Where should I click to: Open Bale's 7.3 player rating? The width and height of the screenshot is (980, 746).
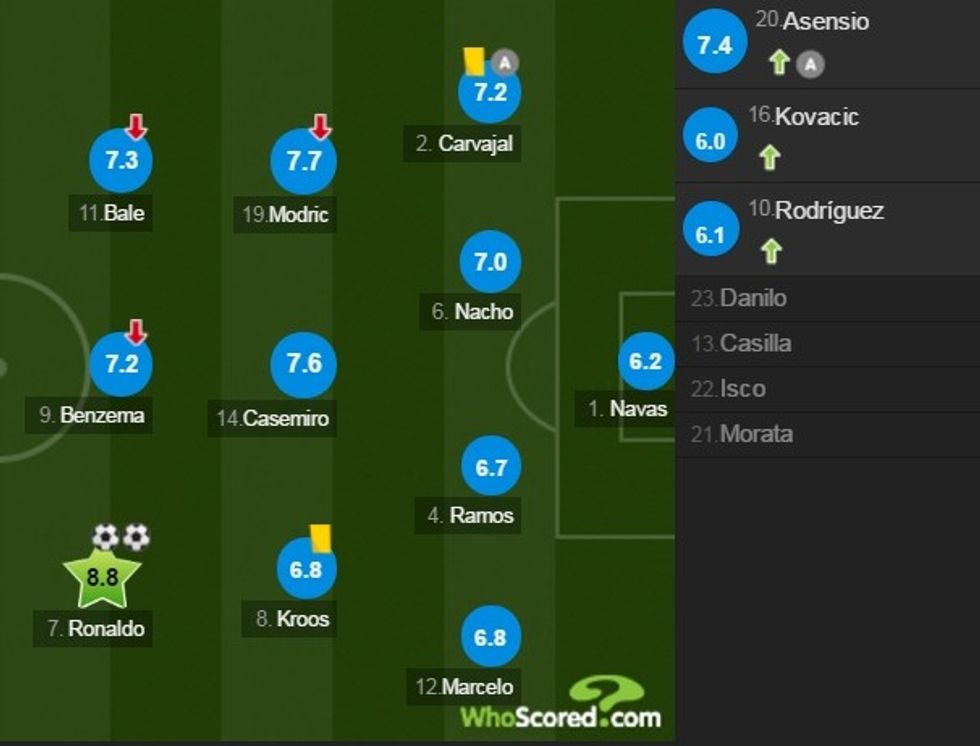(121, 161)
